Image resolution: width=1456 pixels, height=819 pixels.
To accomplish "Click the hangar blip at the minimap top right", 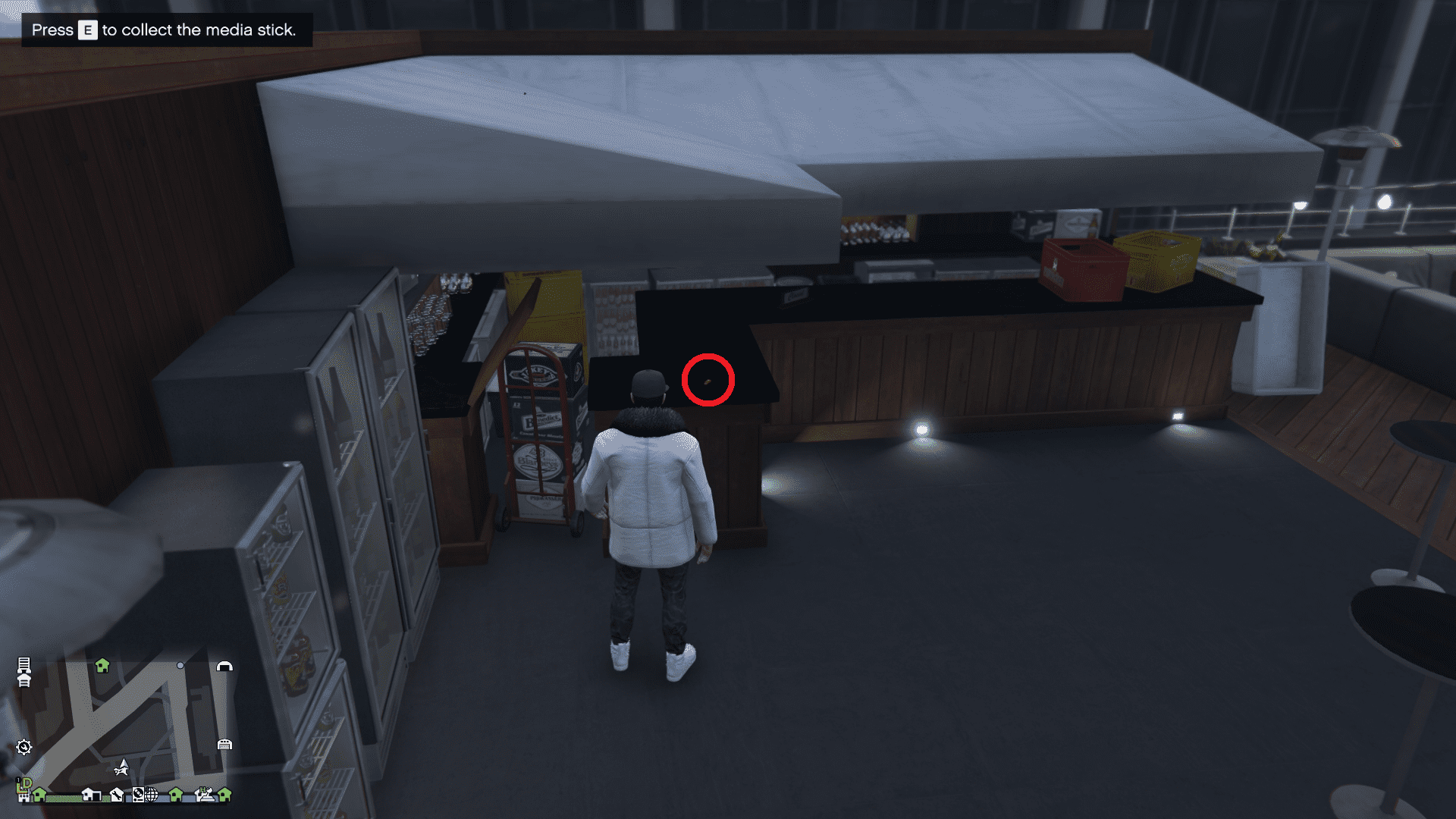I will pyautogui.click(x=225, y=666).
